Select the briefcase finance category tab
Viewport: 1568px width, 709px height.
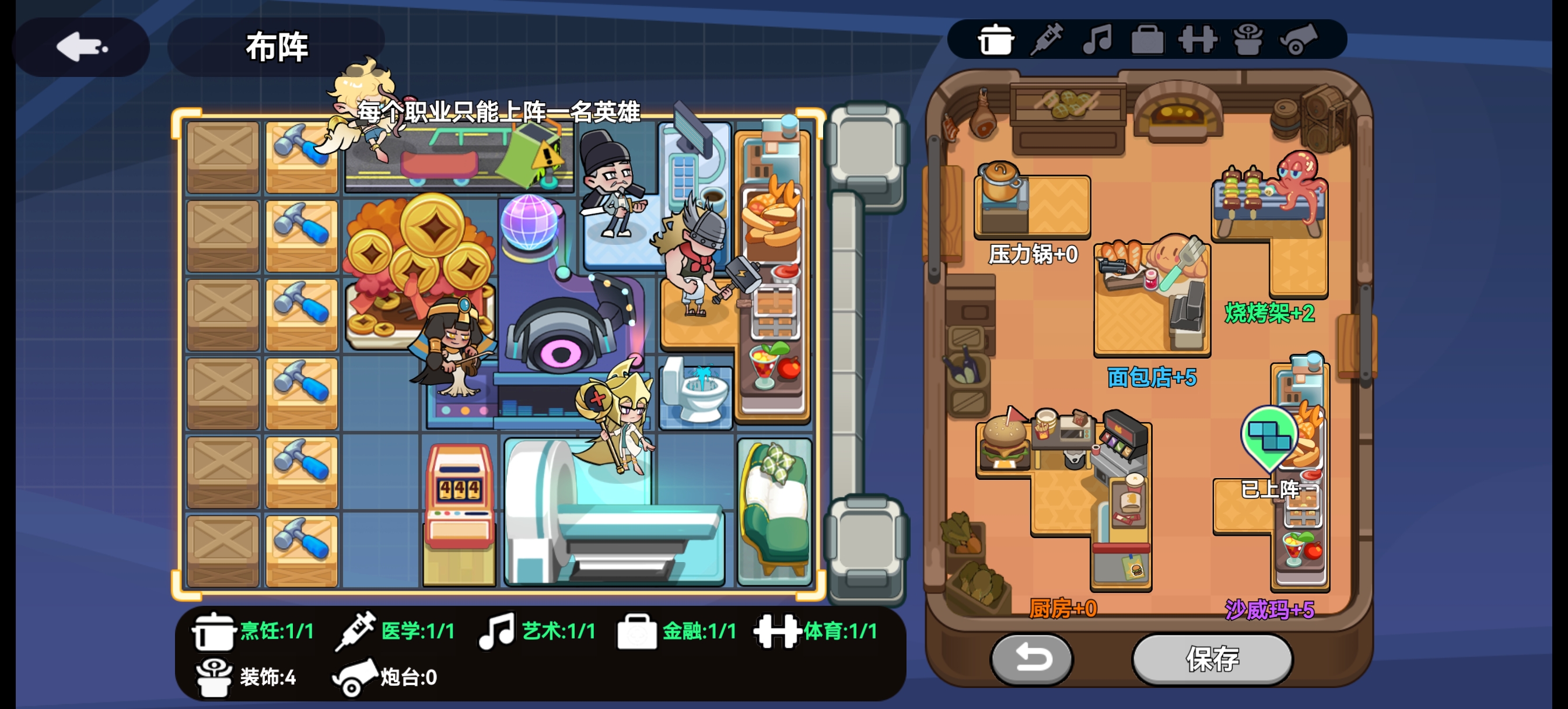[x=1147, y=40]
